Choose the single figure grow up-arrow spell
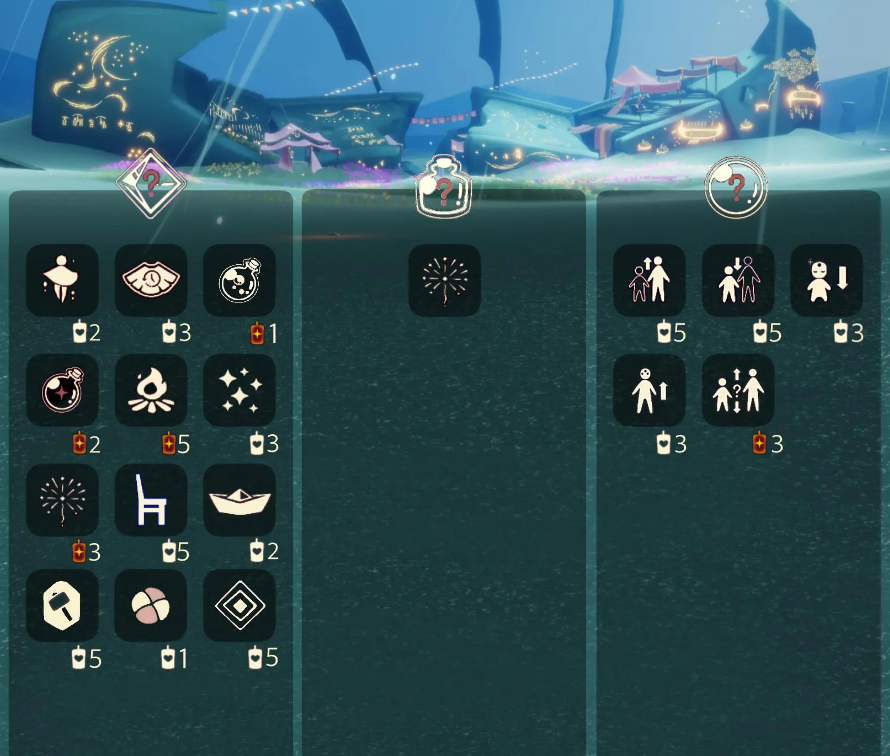 [x=649, y=390]
